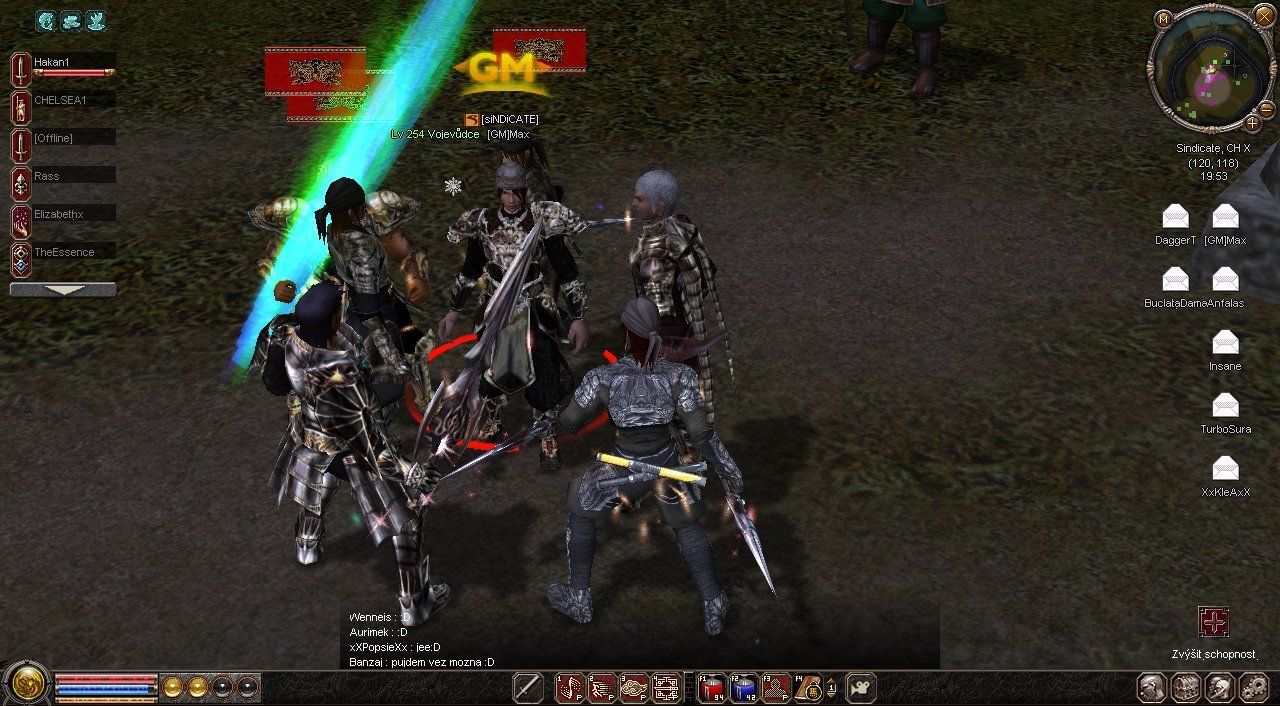Open the XxKleAxX whisper envelope

[x=1225, y=469]
